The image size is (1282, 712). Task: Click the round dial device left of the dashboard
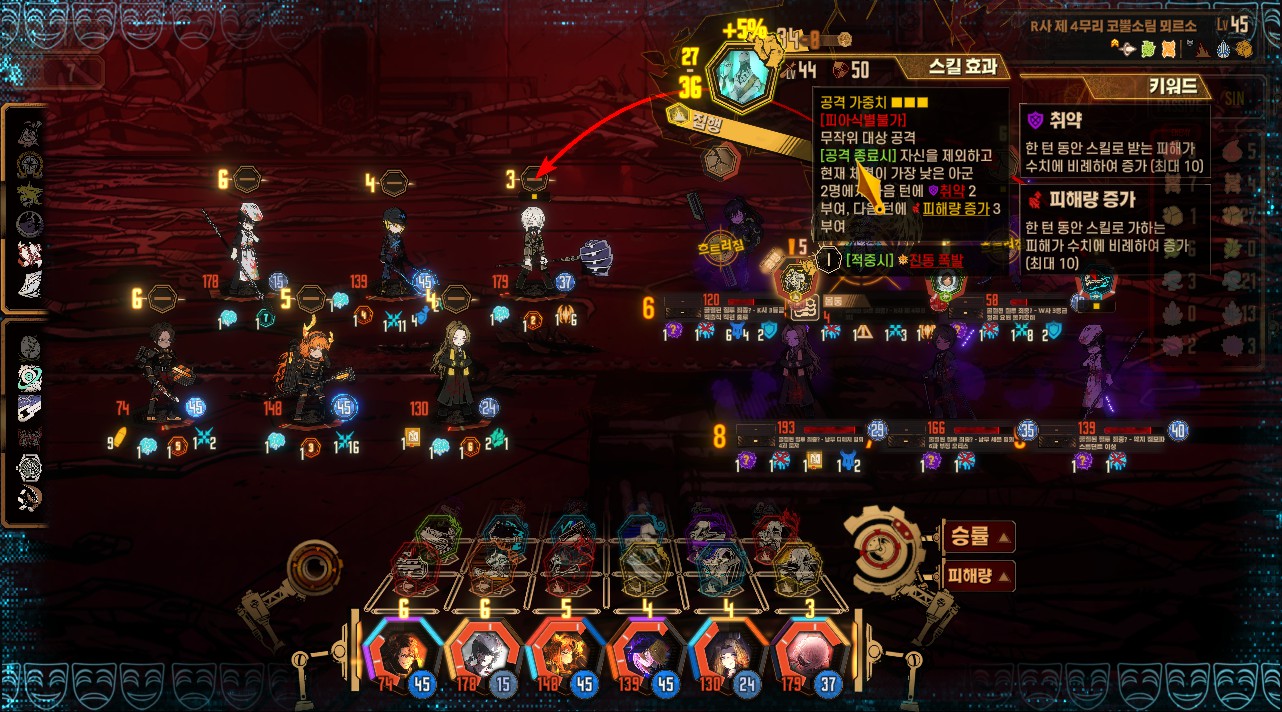pyautogui.click(x=315, y=567)
